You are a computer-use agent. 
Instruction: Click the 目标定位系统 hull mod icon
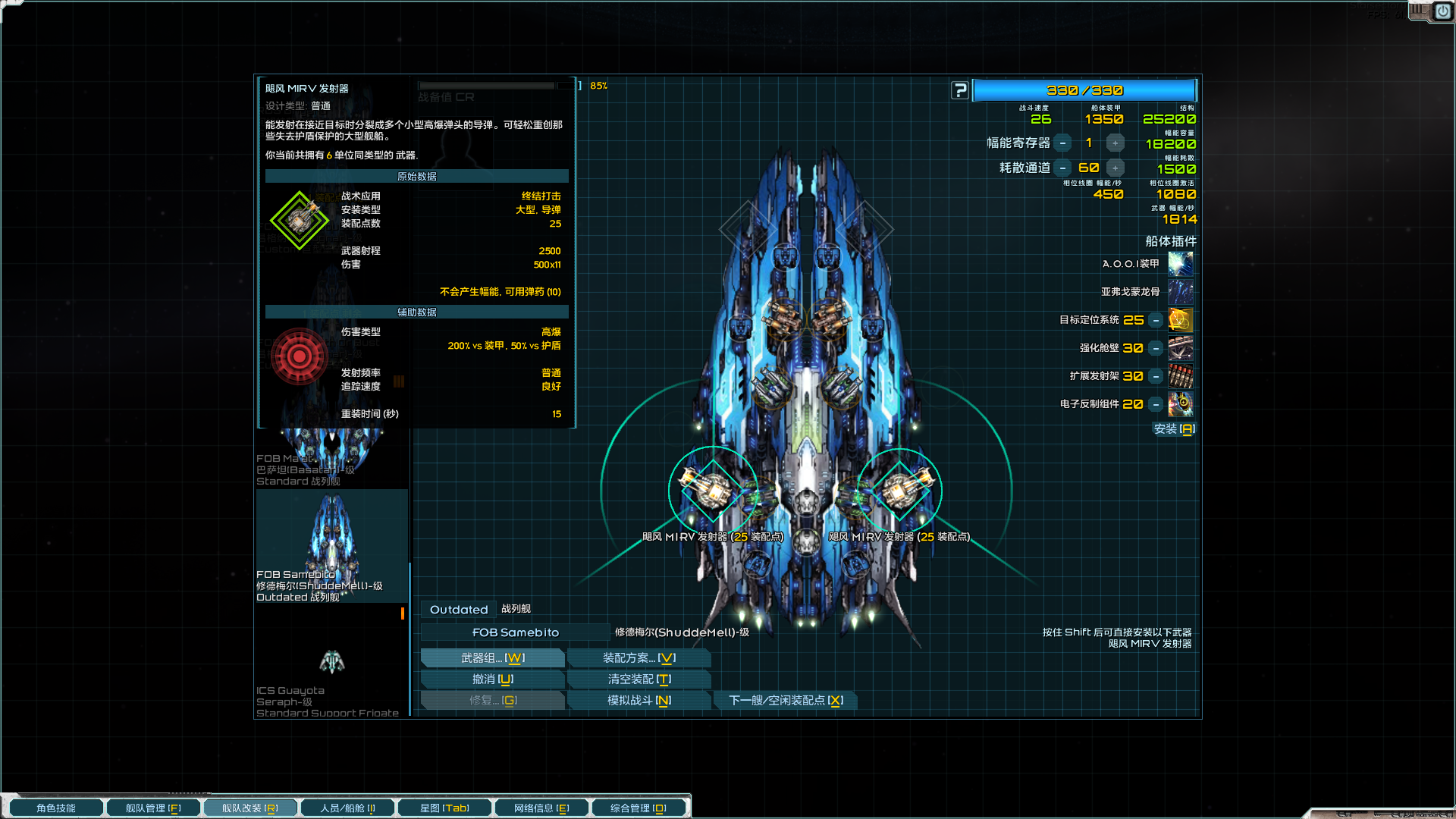pos(1181,320)
